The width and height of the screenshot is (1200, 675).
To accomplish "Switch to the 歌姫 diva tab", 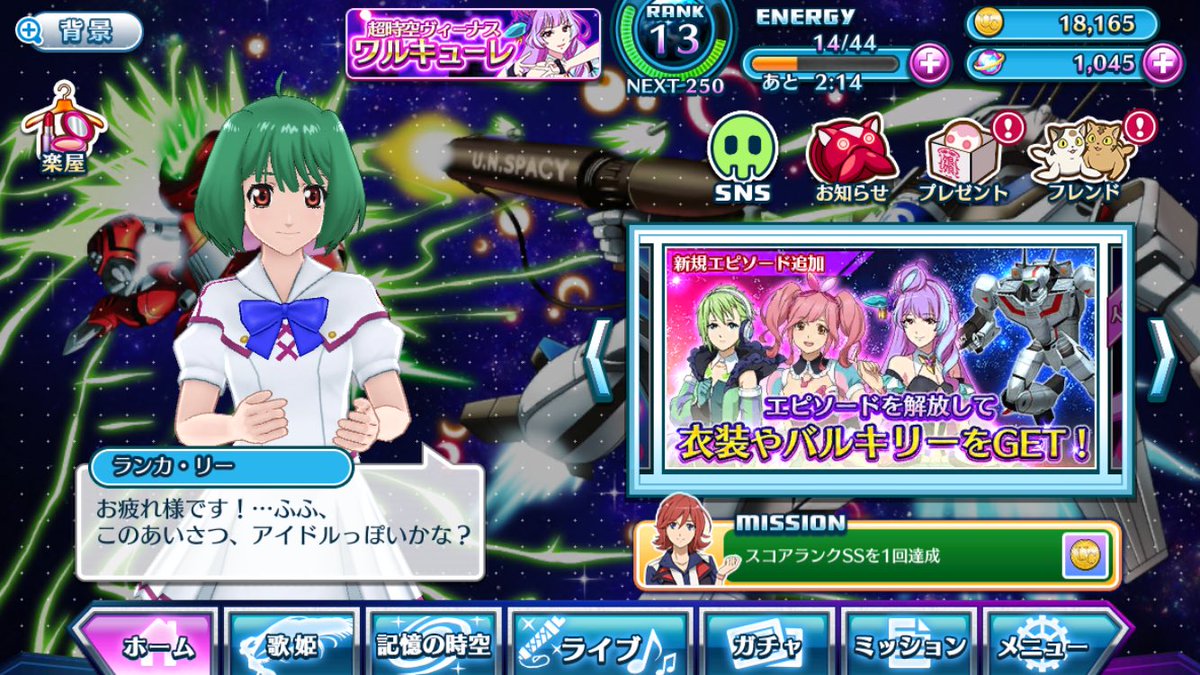I will pyautogui.click(x=291, y=645).
